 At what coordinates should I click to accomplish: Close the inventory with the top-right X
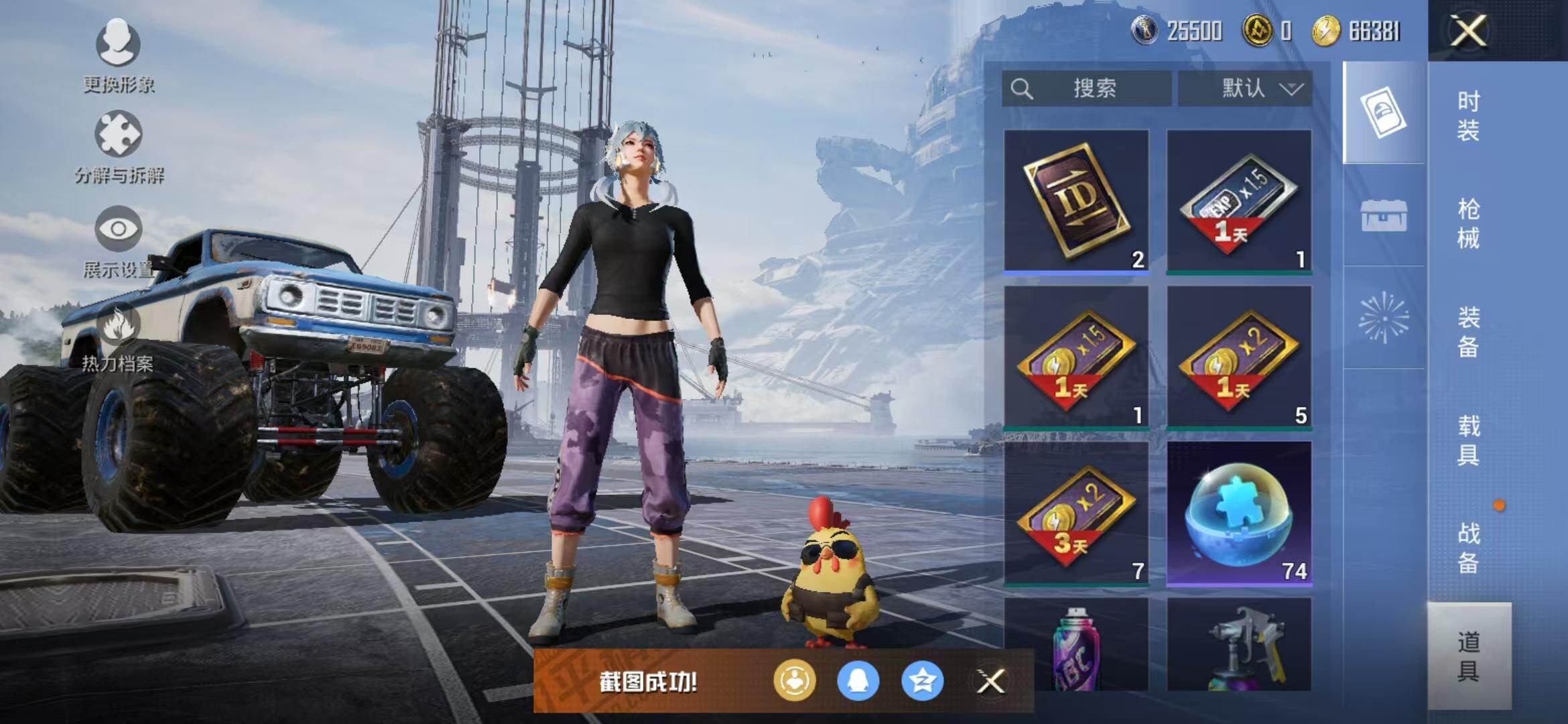(x=1468, y=31)
